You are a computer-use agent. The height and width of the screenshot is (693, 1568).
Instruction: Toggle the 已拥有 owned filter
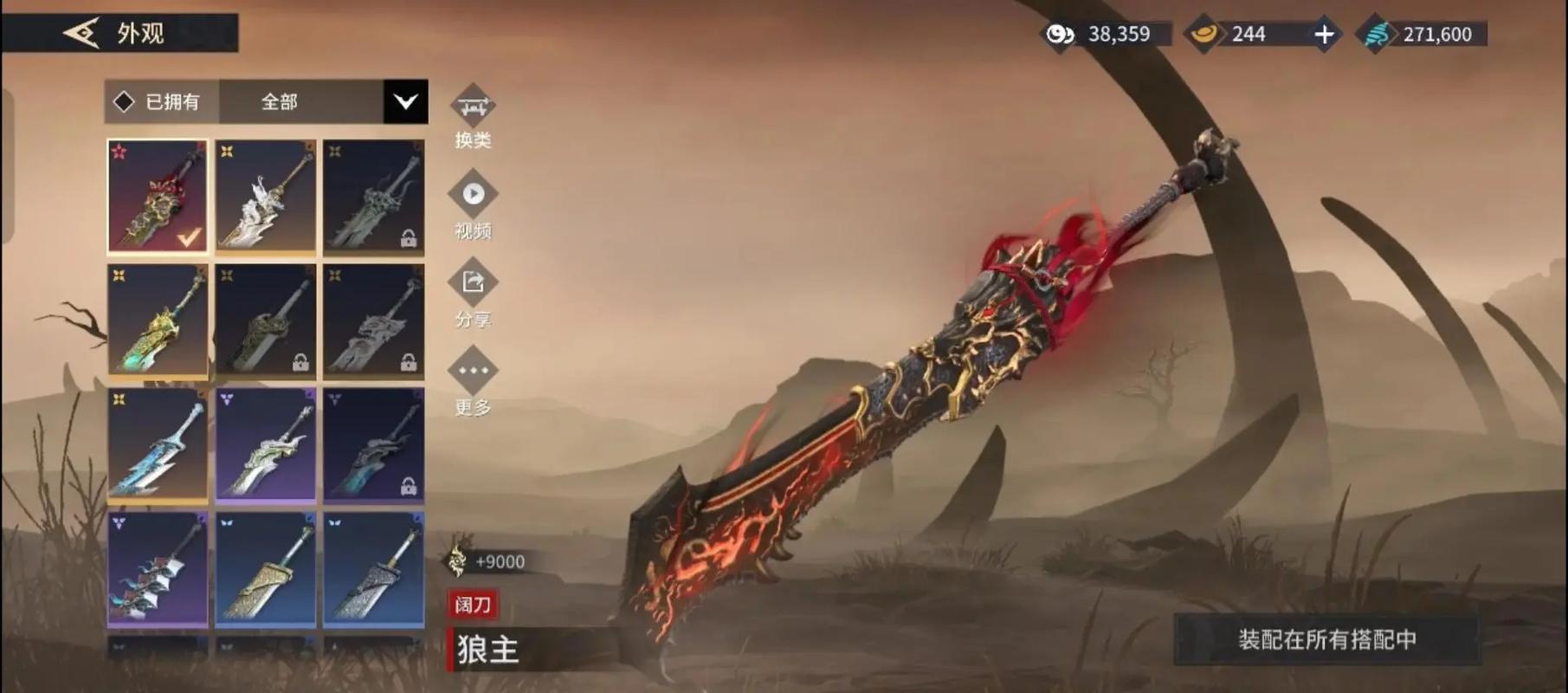coord(161,102)
